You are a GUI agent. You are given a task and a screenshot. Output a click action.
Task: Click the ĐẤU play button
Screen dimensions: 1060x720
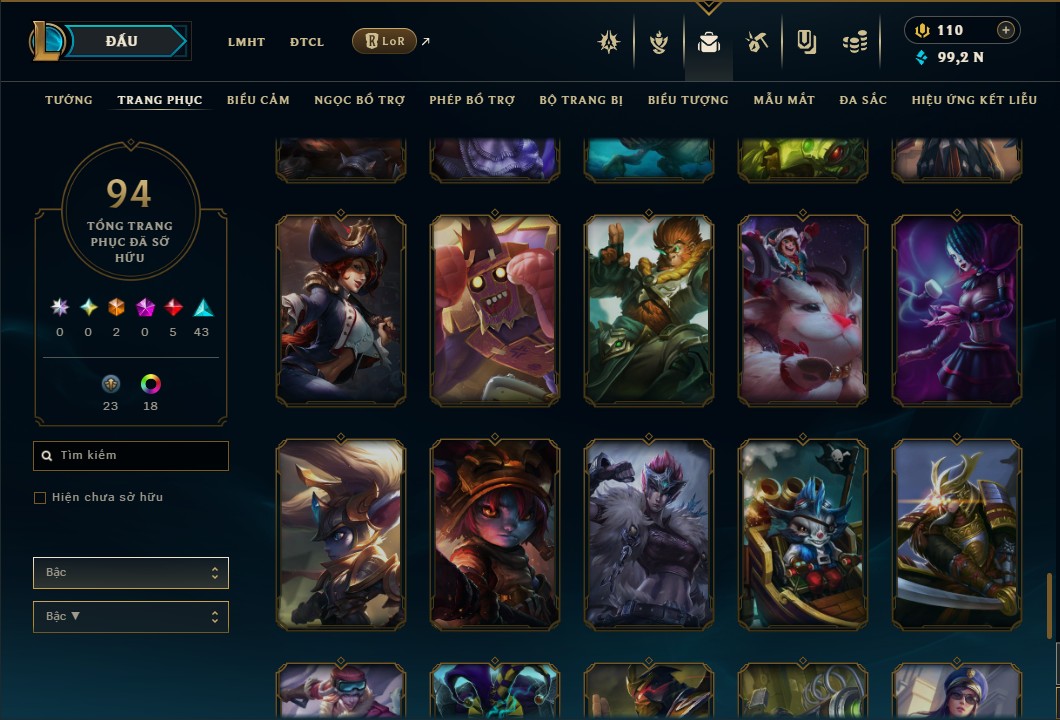click(122, 41)
